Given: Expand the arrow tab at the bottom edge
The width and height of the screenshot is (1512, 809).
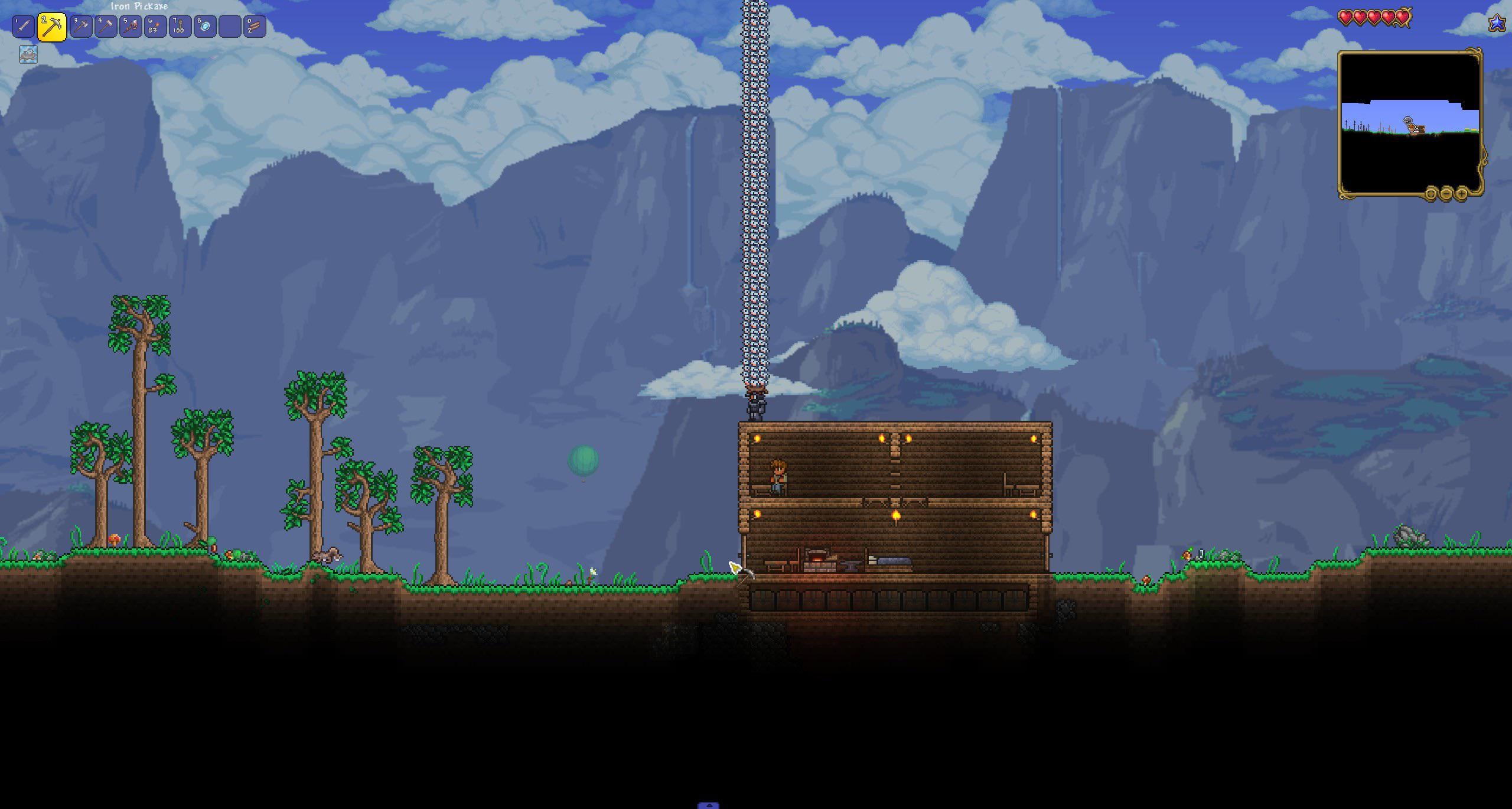Looking at the screenshot, I should coord(708,805).
